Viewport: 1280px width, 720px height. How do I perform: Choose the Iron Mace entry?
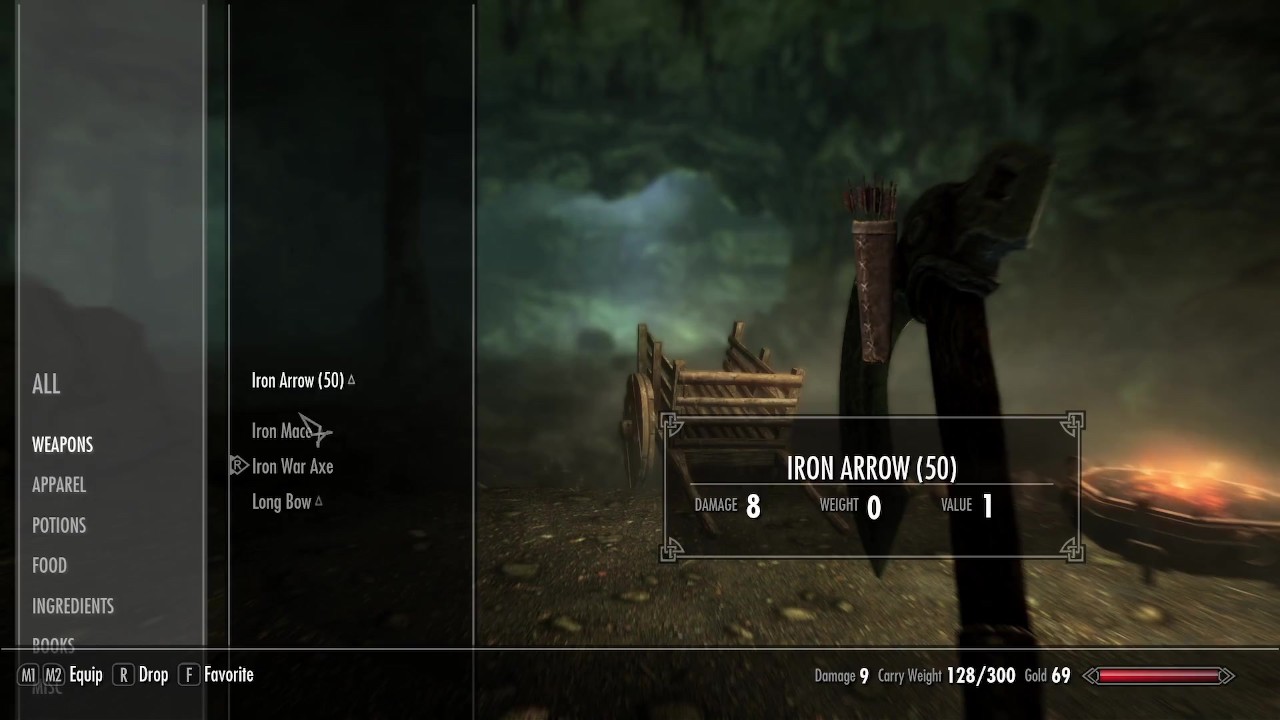[x=282, y=431]
